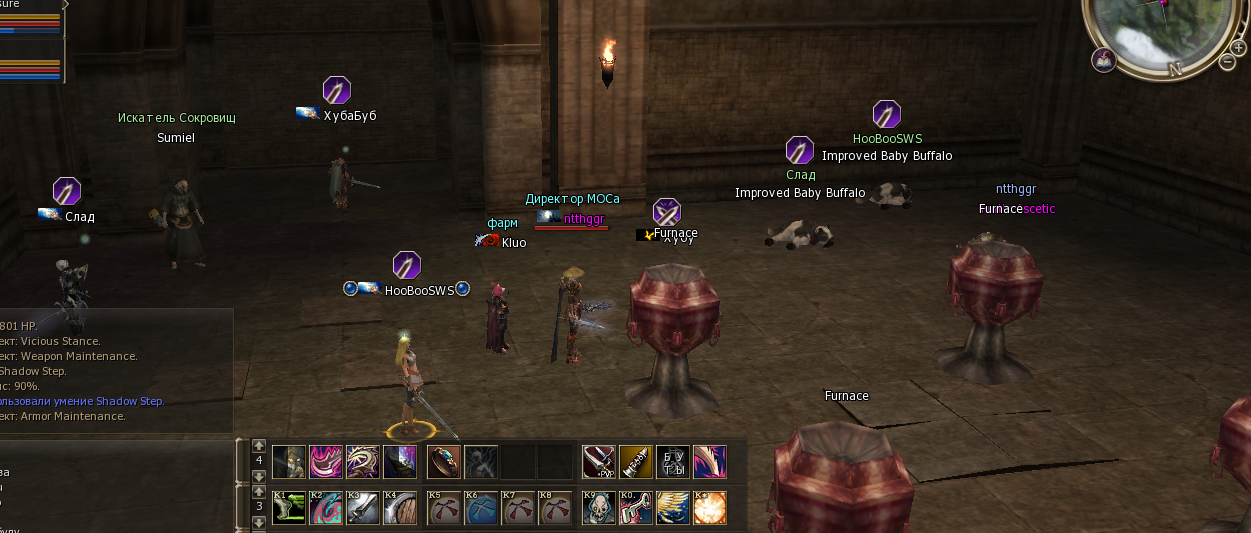Open the book icon beside the minimap
Image resolution: width=1251 pixels, height=533 pixels.
click(1104, 59)
